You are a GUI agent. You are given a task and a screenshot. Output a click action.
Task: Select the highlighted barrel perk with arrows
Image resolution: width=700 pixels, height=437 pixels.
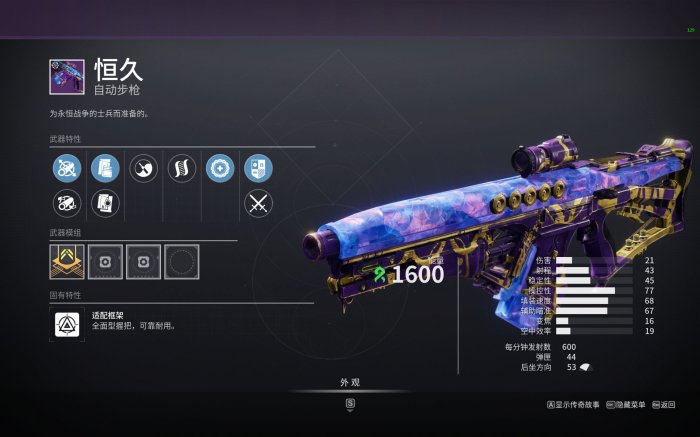66,168
